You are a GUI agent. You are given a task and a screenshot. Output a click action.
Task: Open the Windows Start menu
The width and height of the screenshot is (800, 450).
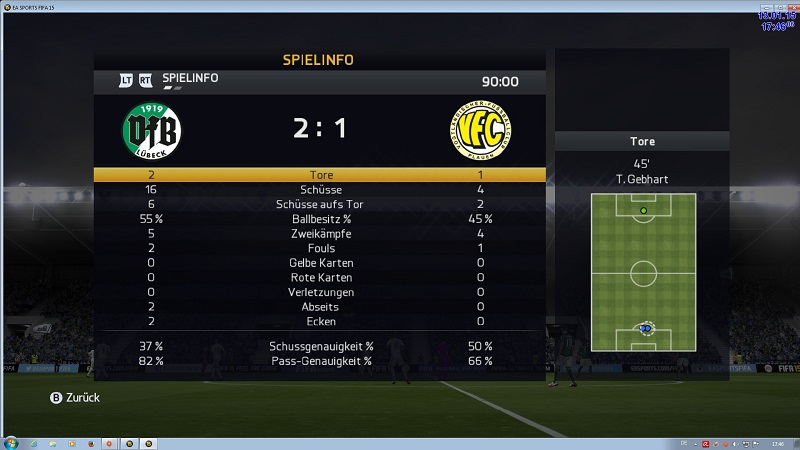click(x=11, y=441)
